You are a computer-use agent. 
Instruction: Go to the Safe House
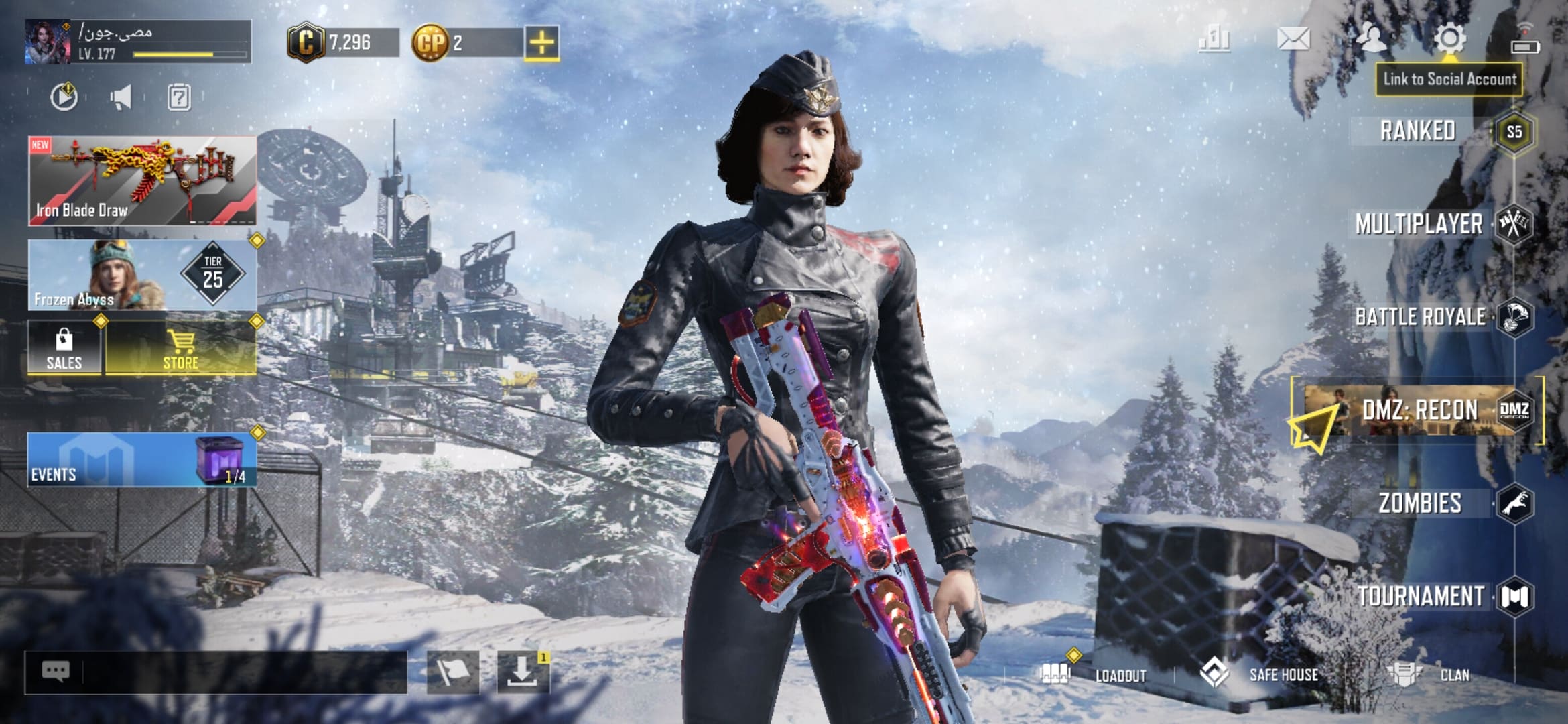(1260, 674)
